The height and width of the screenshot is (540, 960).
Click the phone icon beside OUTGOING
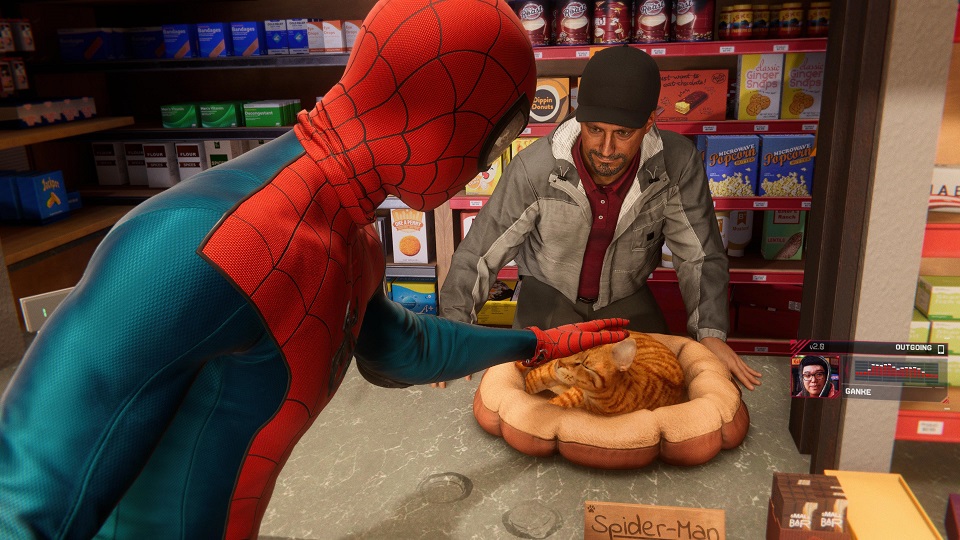pos(940,349)
